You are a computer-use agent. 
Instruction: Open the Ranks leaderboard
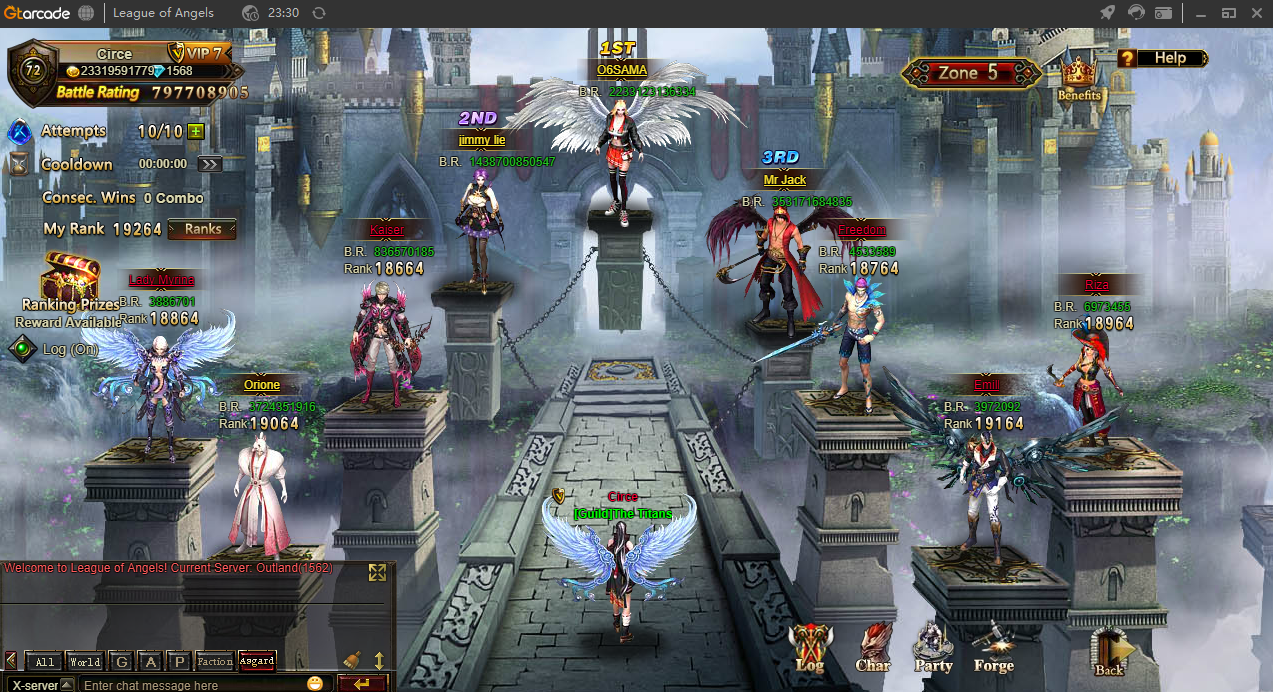tap(202, 229)
